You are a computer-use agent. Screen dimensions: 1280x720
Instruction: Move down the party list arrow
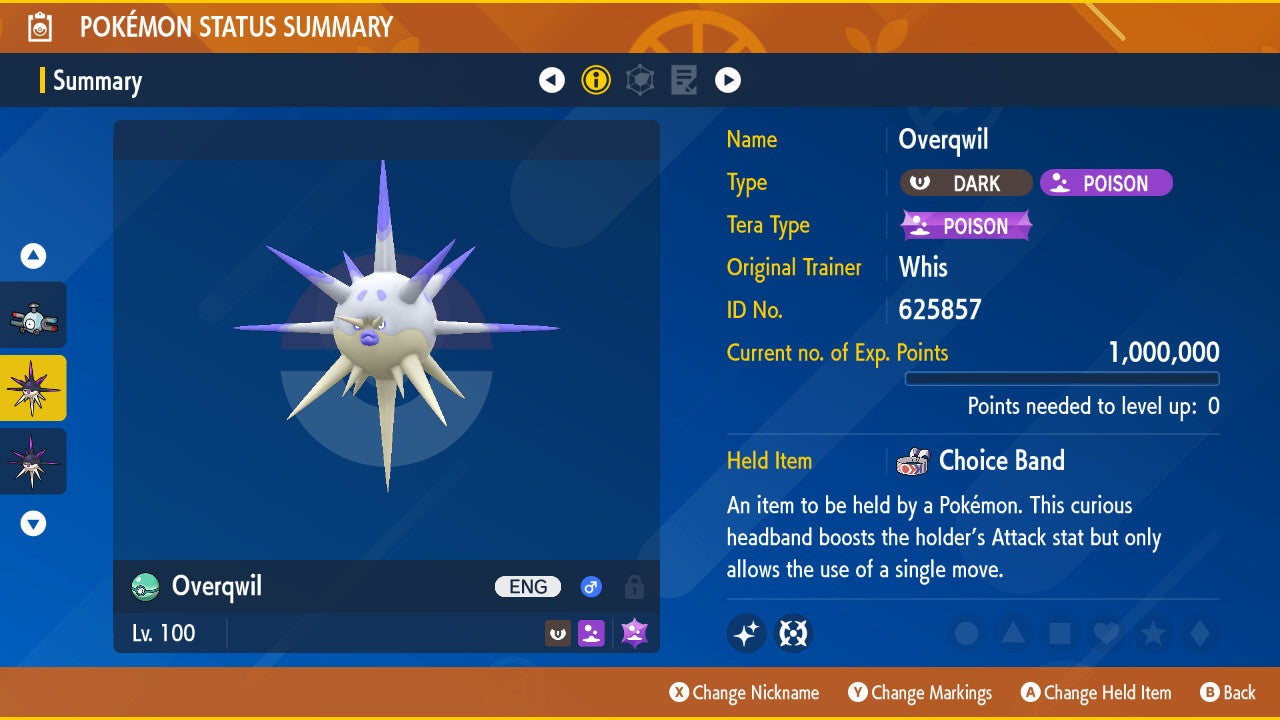(33, 523)
